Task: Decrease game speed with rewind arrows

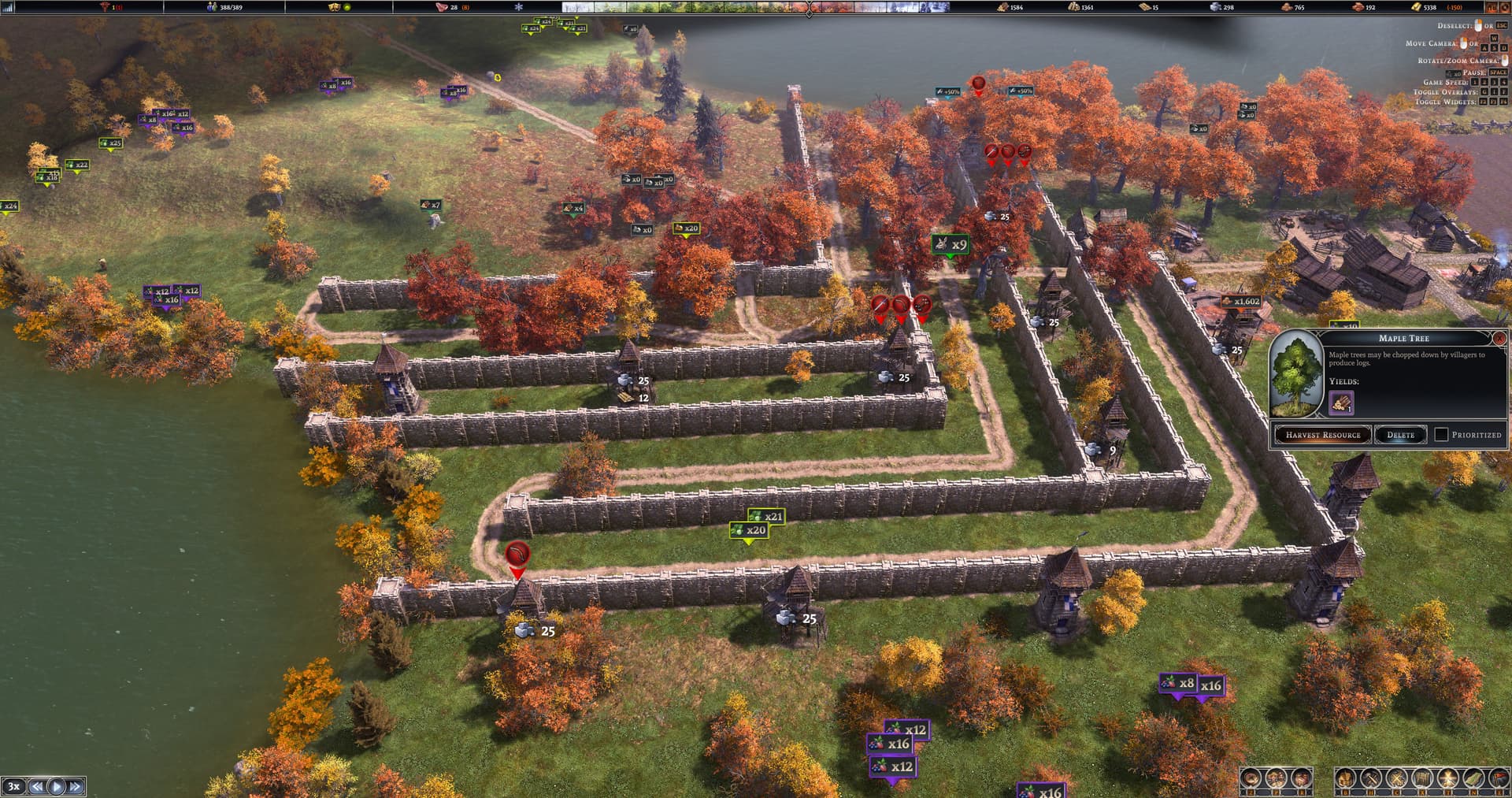Action: tap(37, 786)
